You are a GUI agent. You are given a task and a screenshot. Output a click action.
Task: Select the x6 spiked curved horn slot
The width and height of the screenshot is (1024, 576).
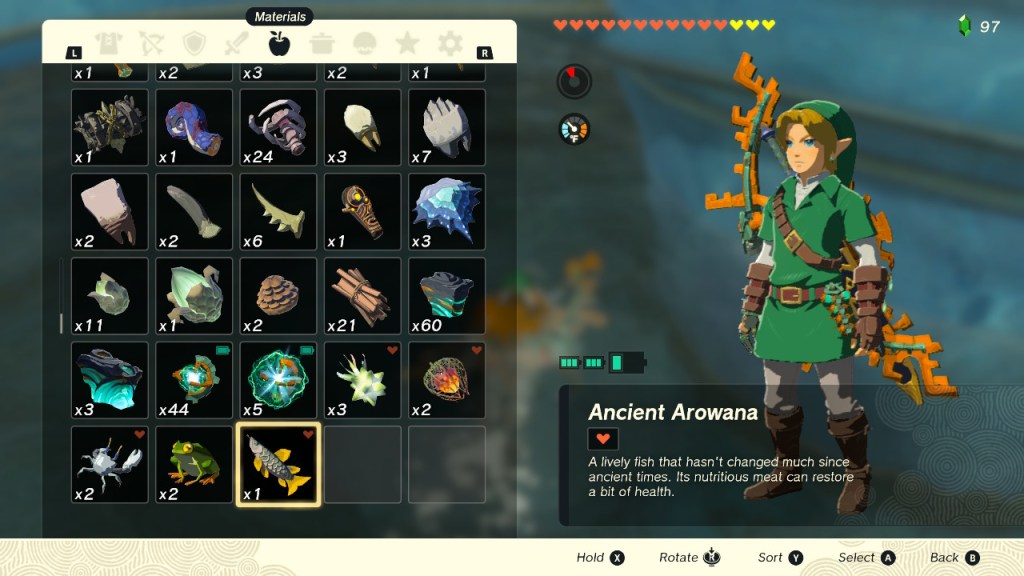(x=279, y=212)
